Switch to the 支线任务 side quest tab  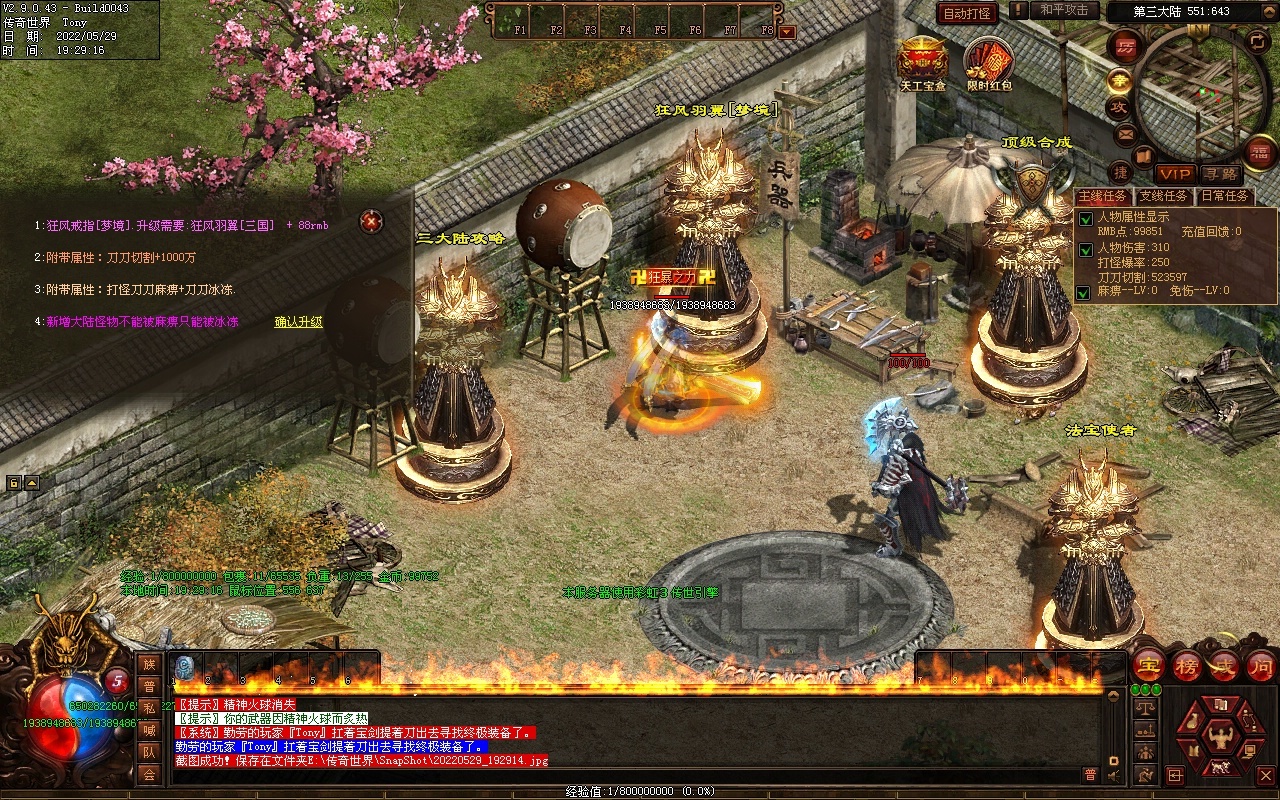1163,196
